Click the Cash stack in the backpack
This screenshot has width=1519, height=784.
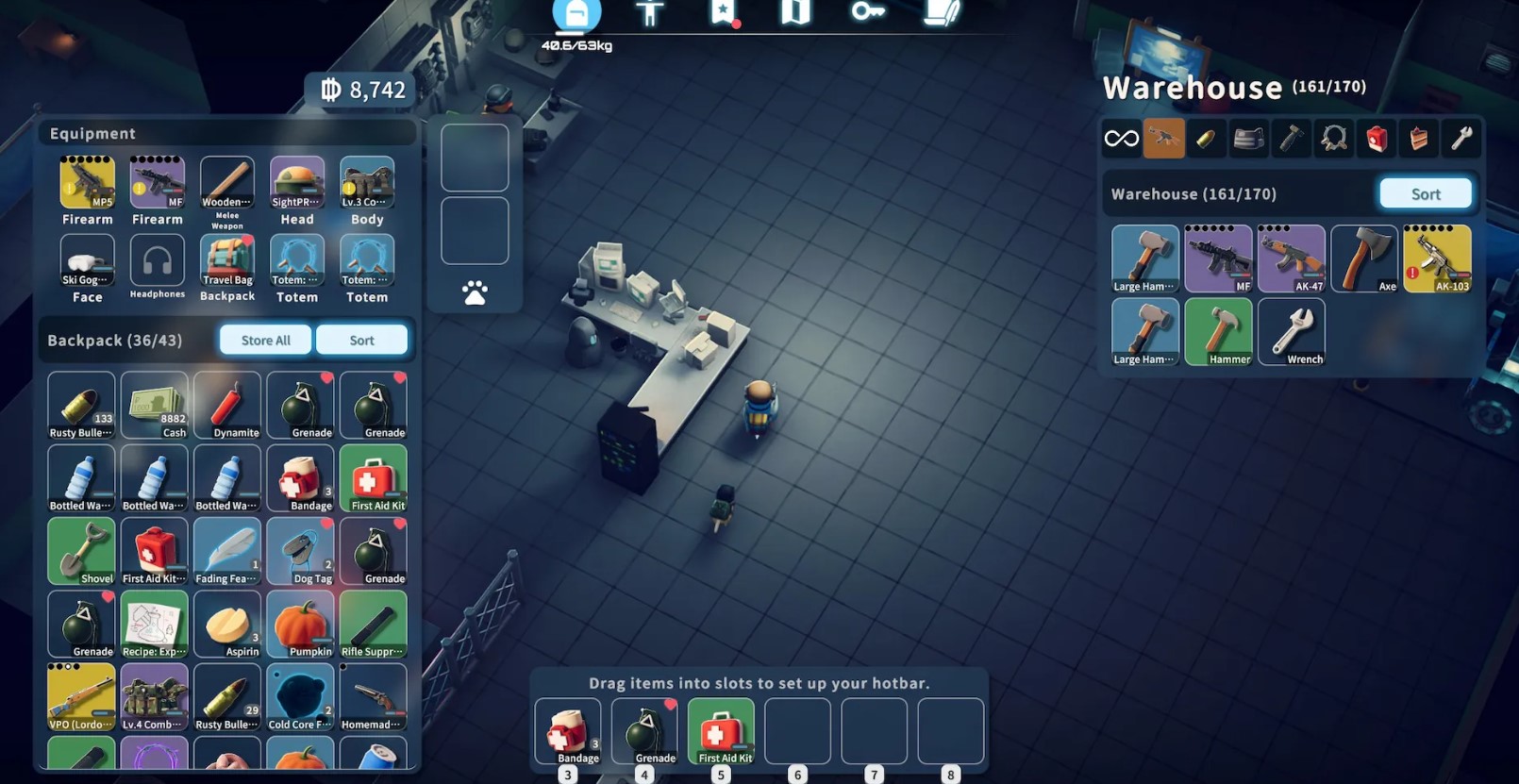(155, 406)
